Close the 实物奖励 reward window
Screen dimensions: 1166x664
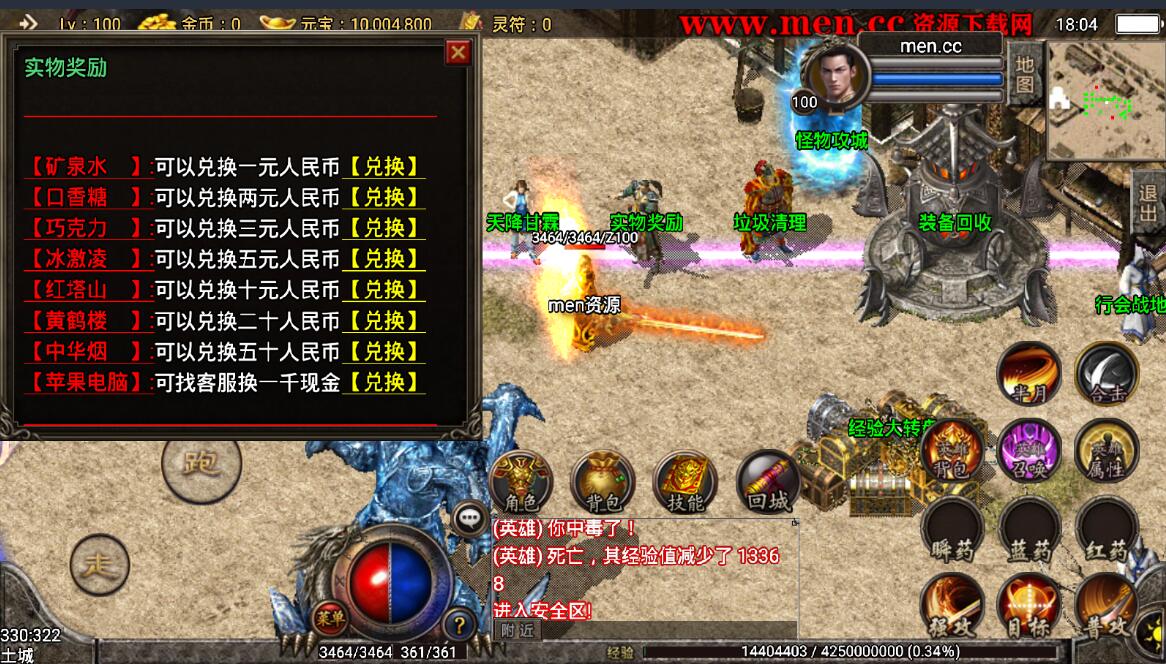(458, 52)
